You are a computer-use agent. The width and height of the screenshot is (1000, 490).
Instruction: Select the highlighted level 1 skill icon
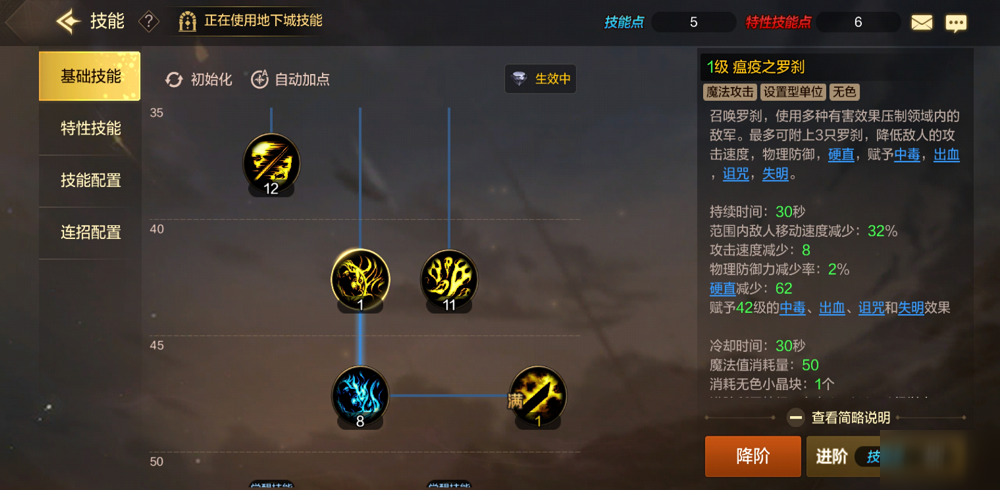360,278
